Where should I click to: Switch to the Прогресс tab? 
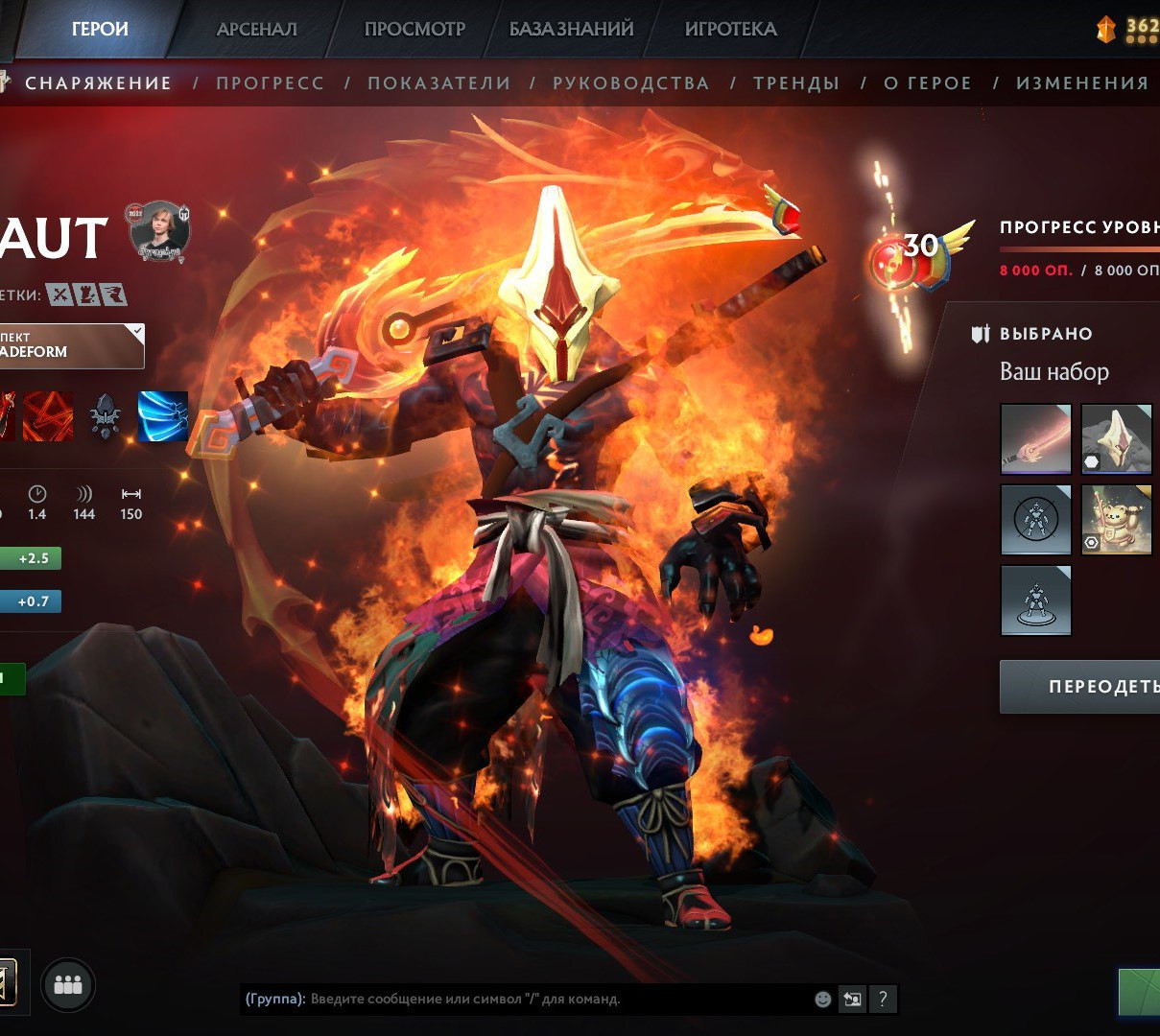(x=270, y=83)
